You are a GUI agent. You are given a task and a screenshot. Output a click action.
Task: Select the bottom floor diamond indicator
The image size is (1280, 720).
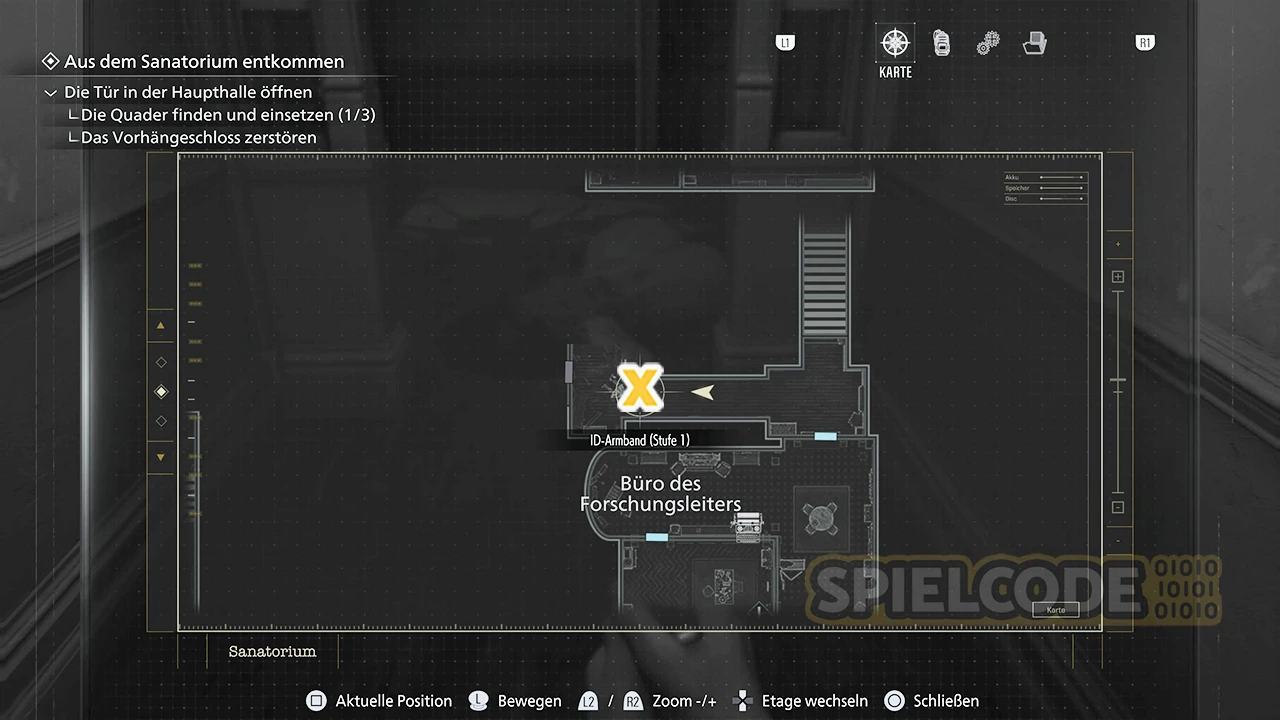pyautogui.click(x=162, y=421)
